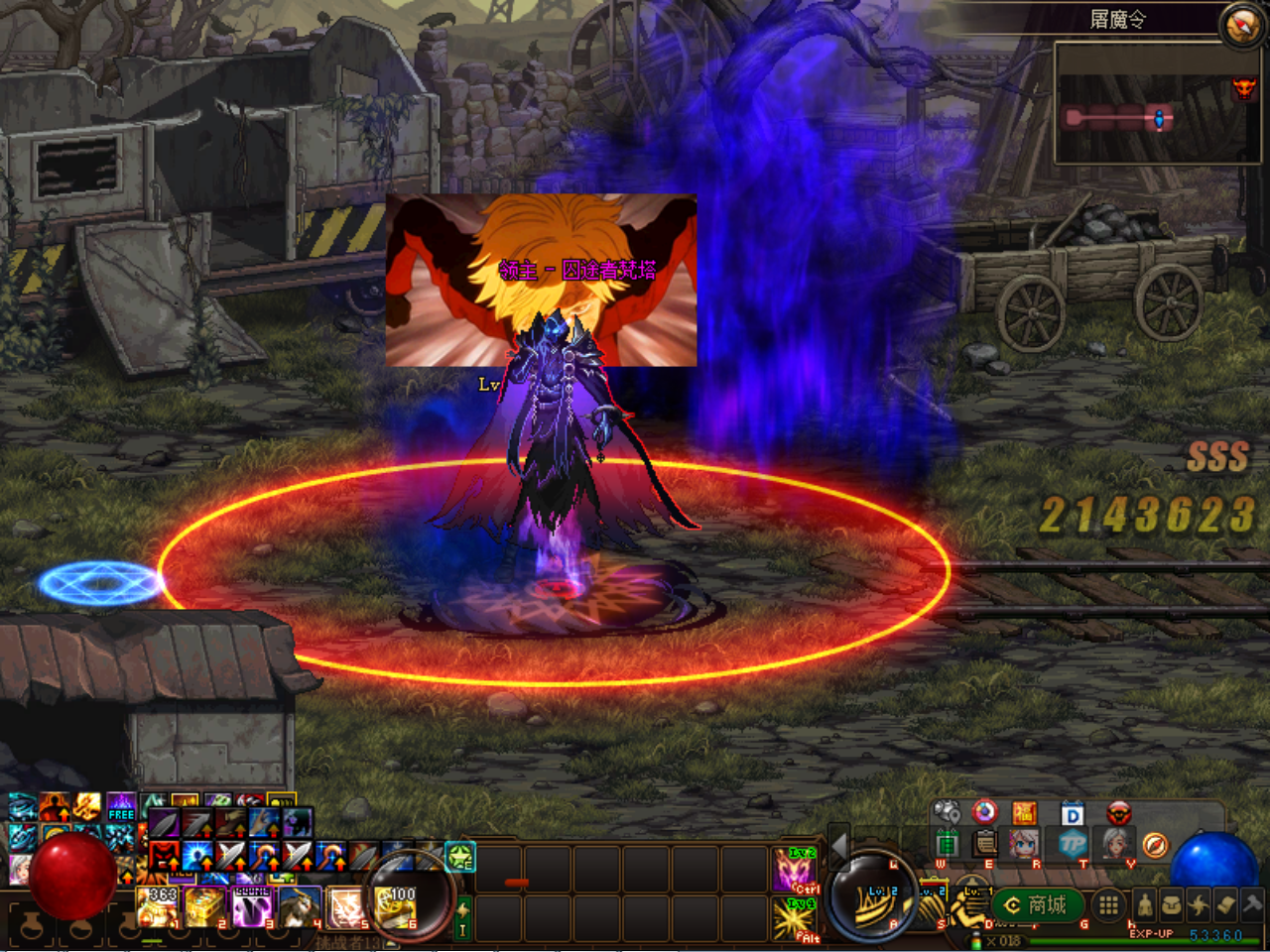
Task: Open the D calendar daily-event icon
Action: (x=1073, y=813)
